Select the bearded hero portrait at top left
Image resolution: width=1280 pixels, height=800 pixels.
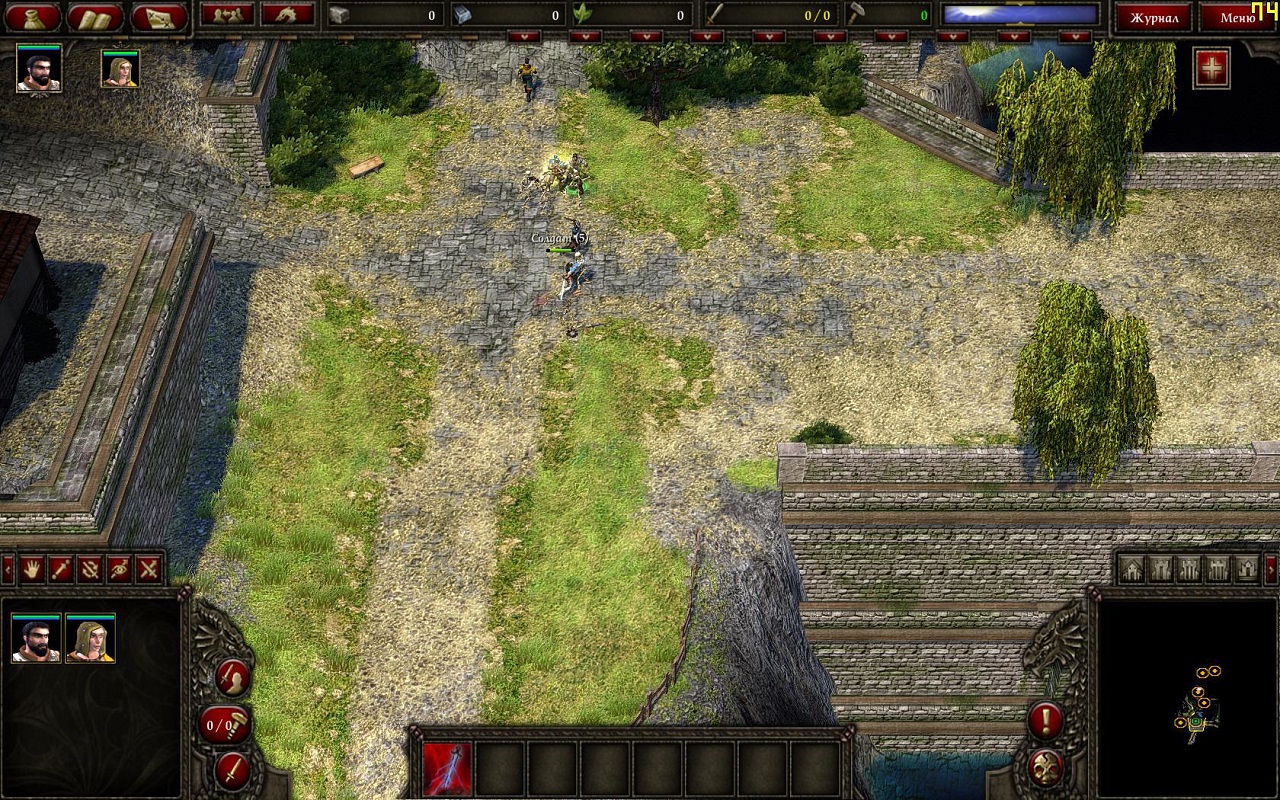point(39,68)
